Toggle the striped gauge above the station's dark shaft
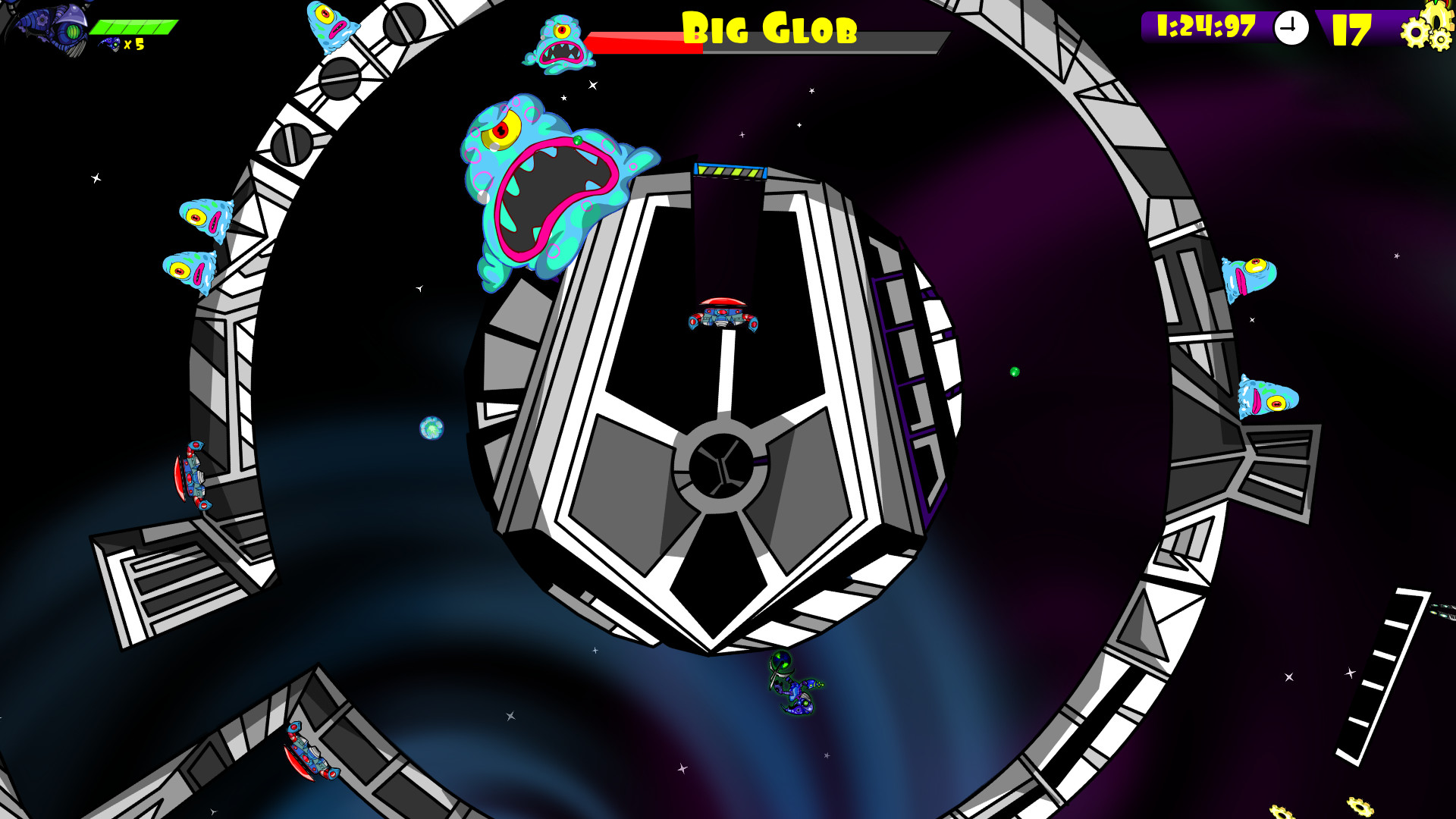This screenshot has width=1456, height=819. click(x=730, y=171)
